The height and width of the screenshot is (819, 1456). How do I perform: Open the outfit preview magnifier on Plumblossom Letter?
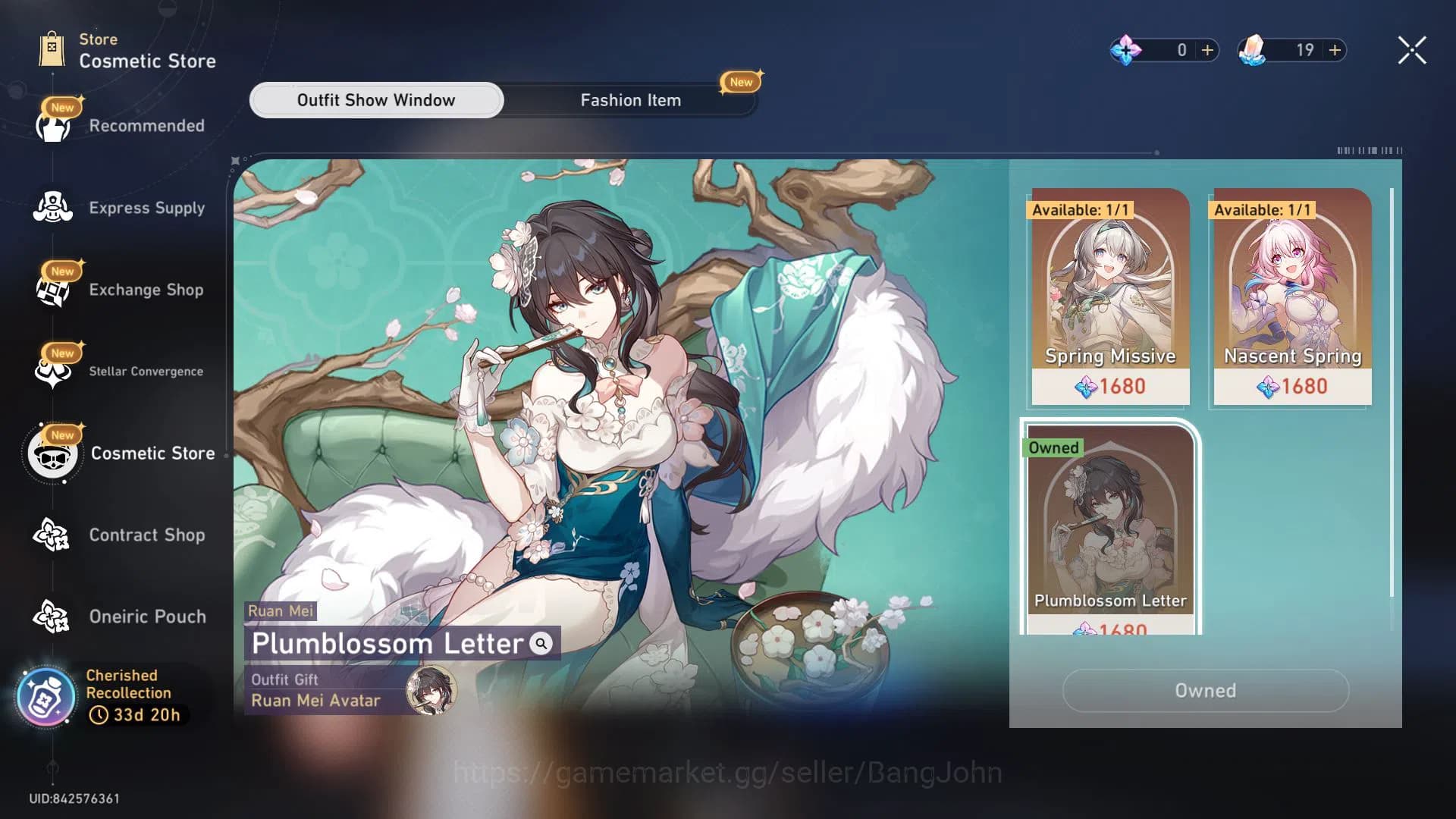(x=540, y=645)
